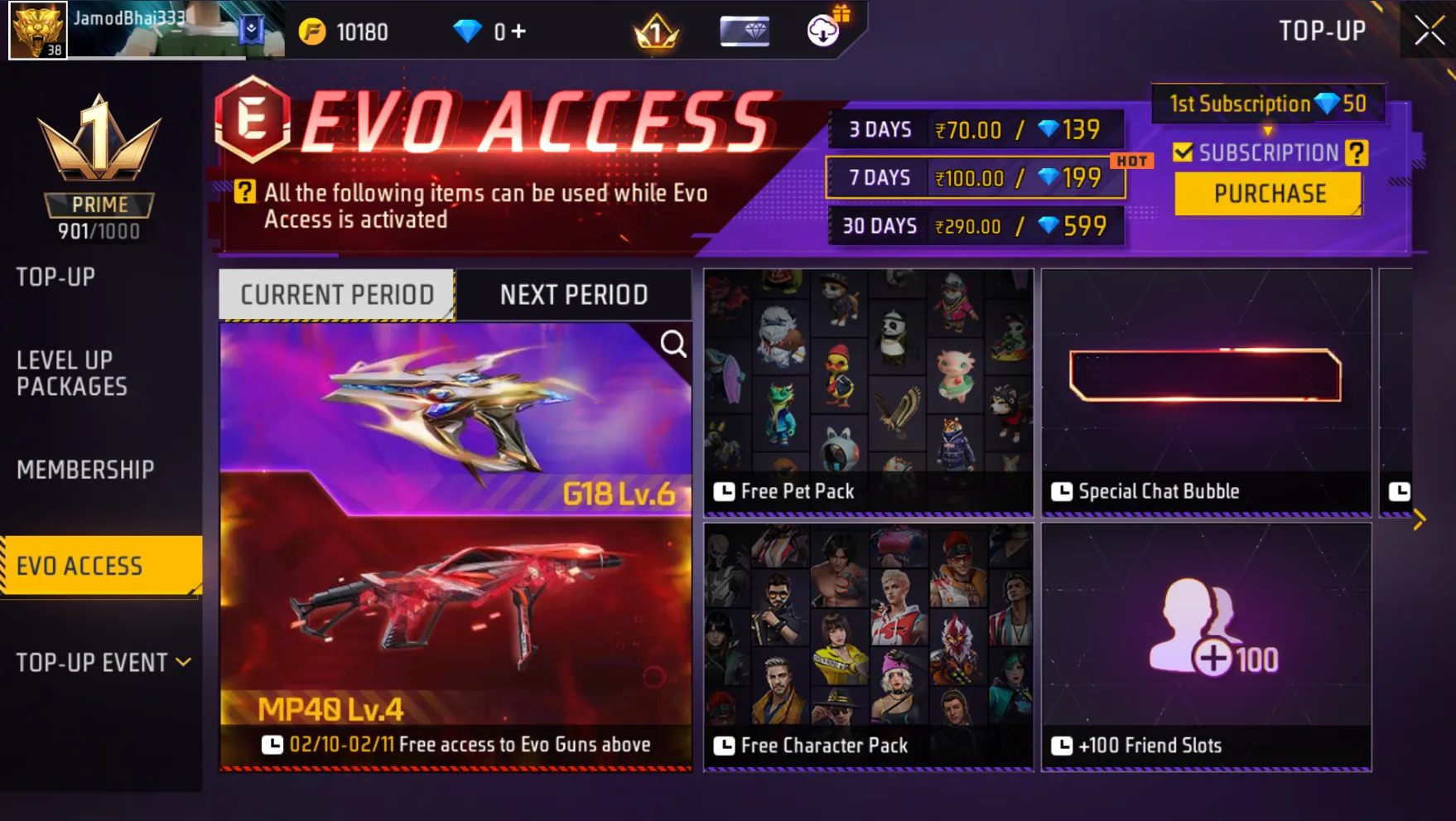The image size is (1456, 821).
Task: Switch to the NEXT PERIOD tab
Action: [574, 294]
